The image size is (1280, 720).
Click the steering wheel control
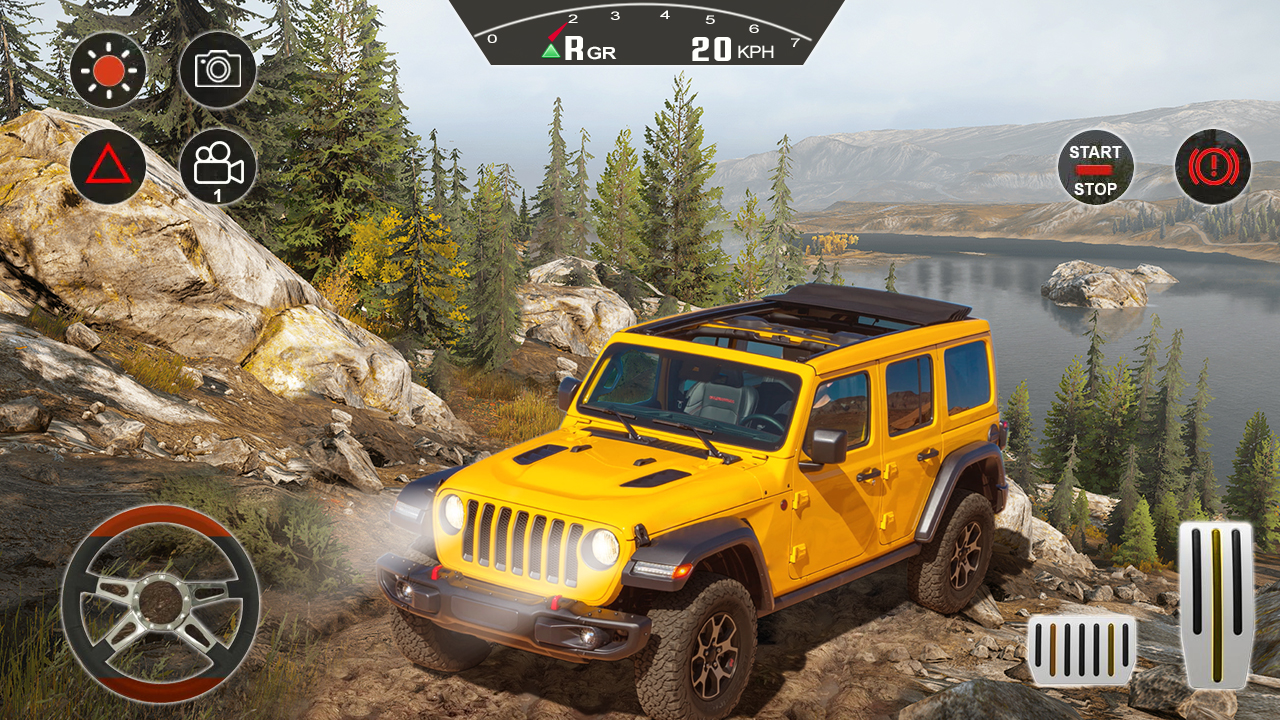tap(160, 603)
